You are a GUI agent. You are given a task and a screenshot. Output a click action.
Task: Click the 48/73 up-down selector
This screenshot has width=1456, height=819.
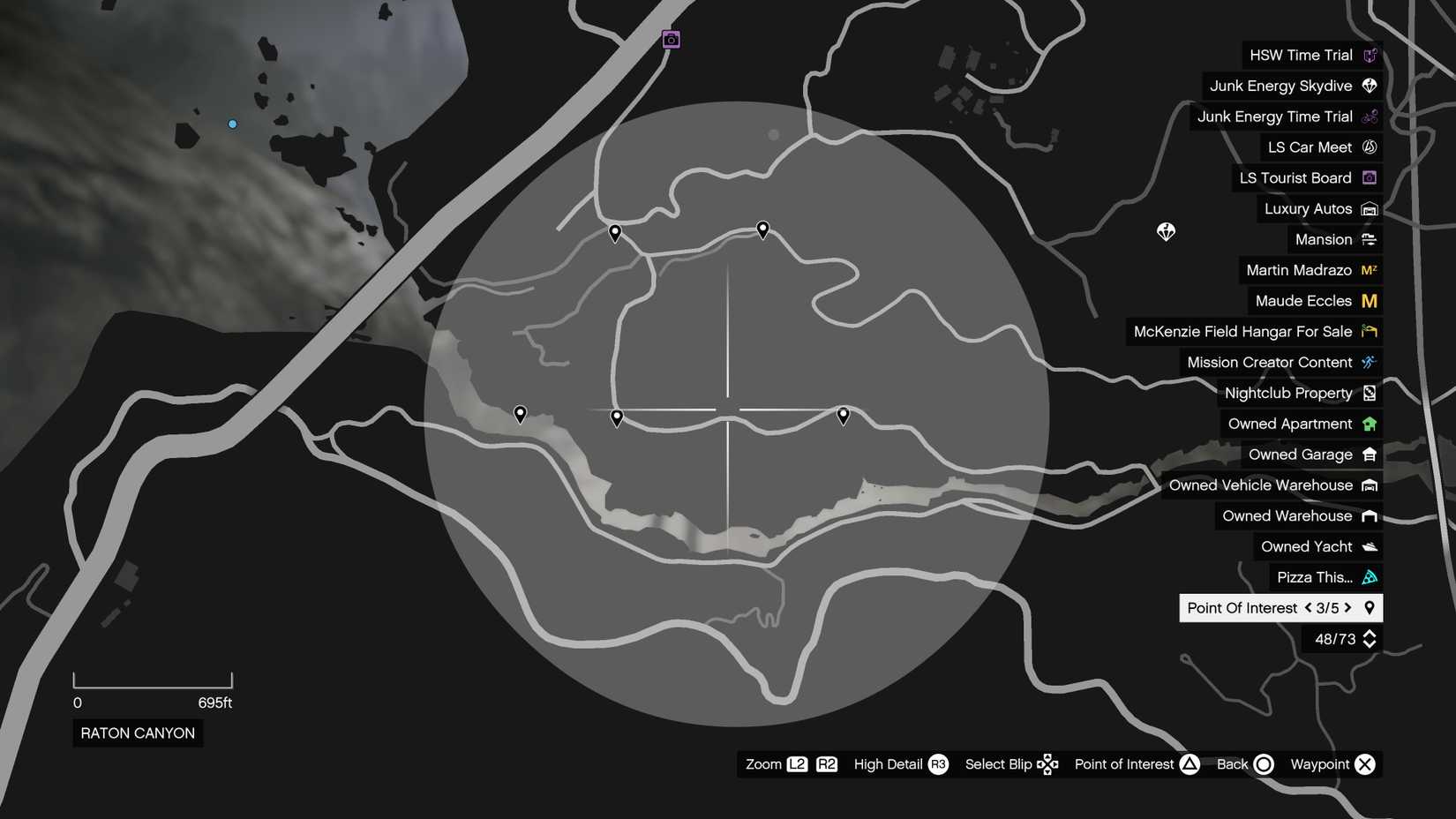(x=1369, y=638)
